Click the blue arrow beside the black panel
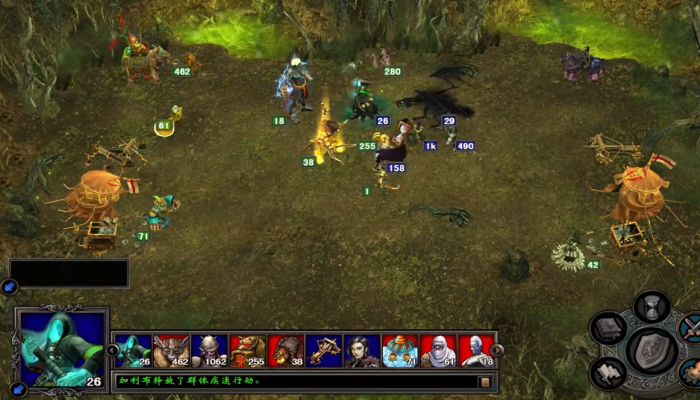 click(x=9, y=287)
